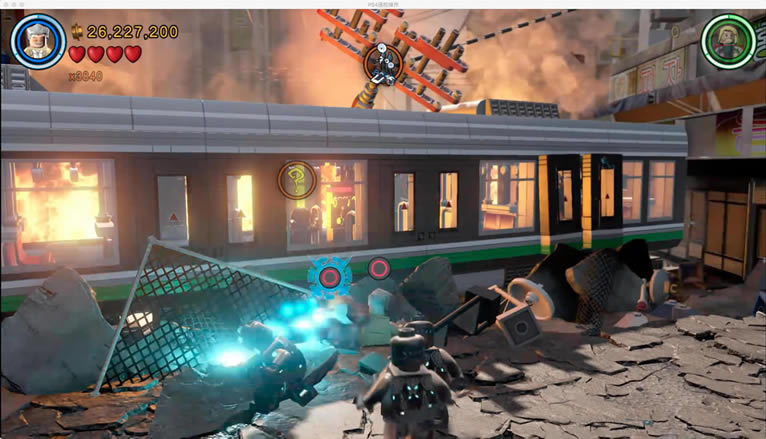Click the circular character marker above the train
The width and height of the screenshot is (766, 439).
pos(381,63)
